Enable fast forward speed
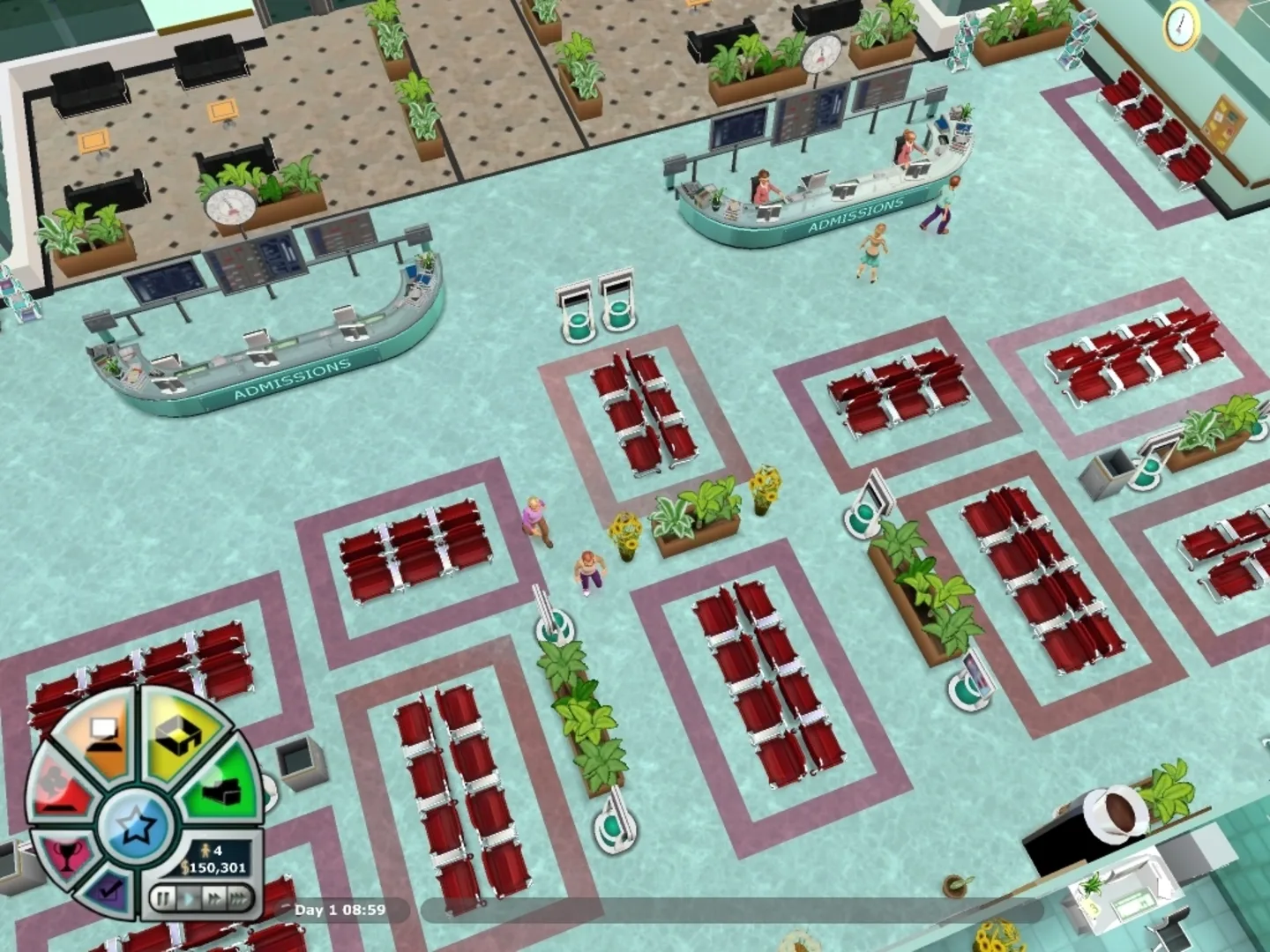The height and width of the screenshot is (952, 1270). point(216,898)
